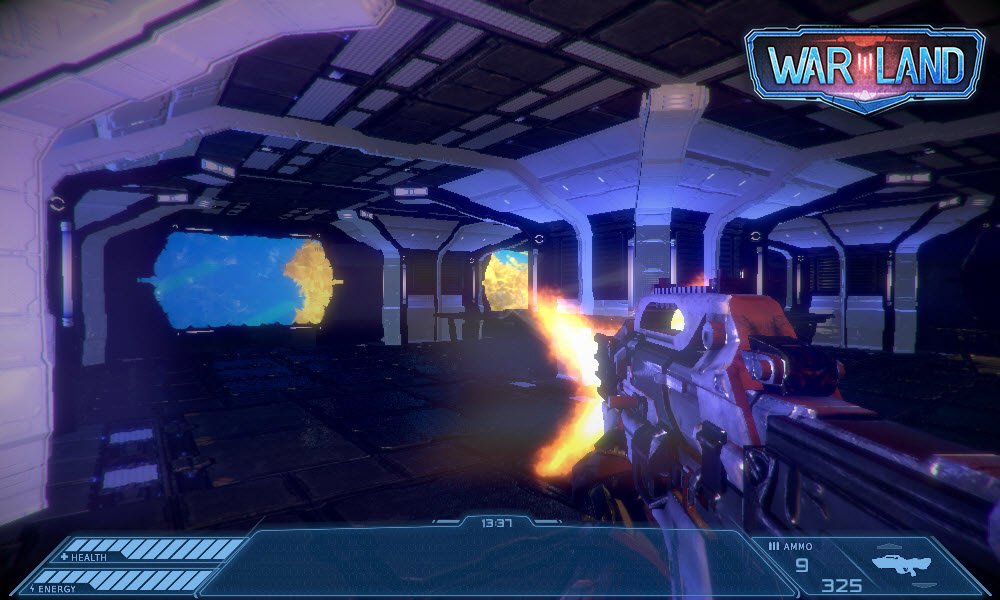
Task: Select the rifle weapon icon
Action: tap(901, 565)
